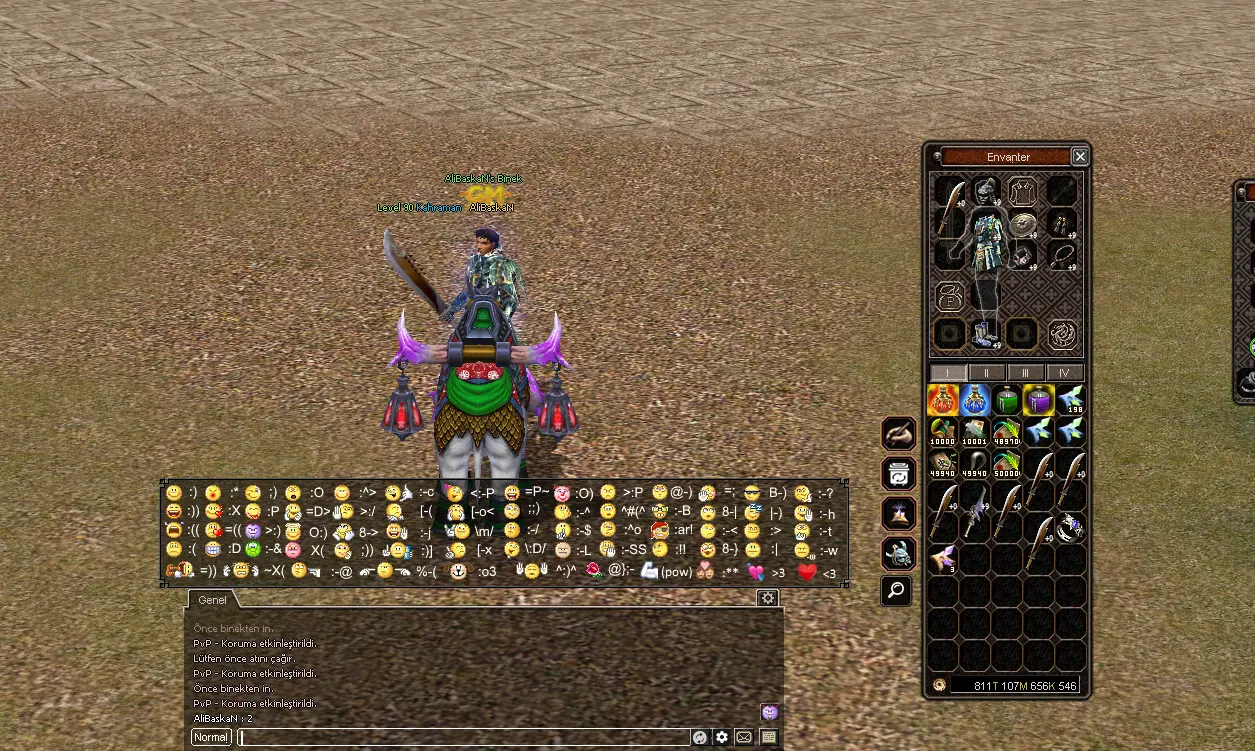This screenshot has height=751, width=1255.
Task: Switch to inventory page II
Action: tap(986, 373)
